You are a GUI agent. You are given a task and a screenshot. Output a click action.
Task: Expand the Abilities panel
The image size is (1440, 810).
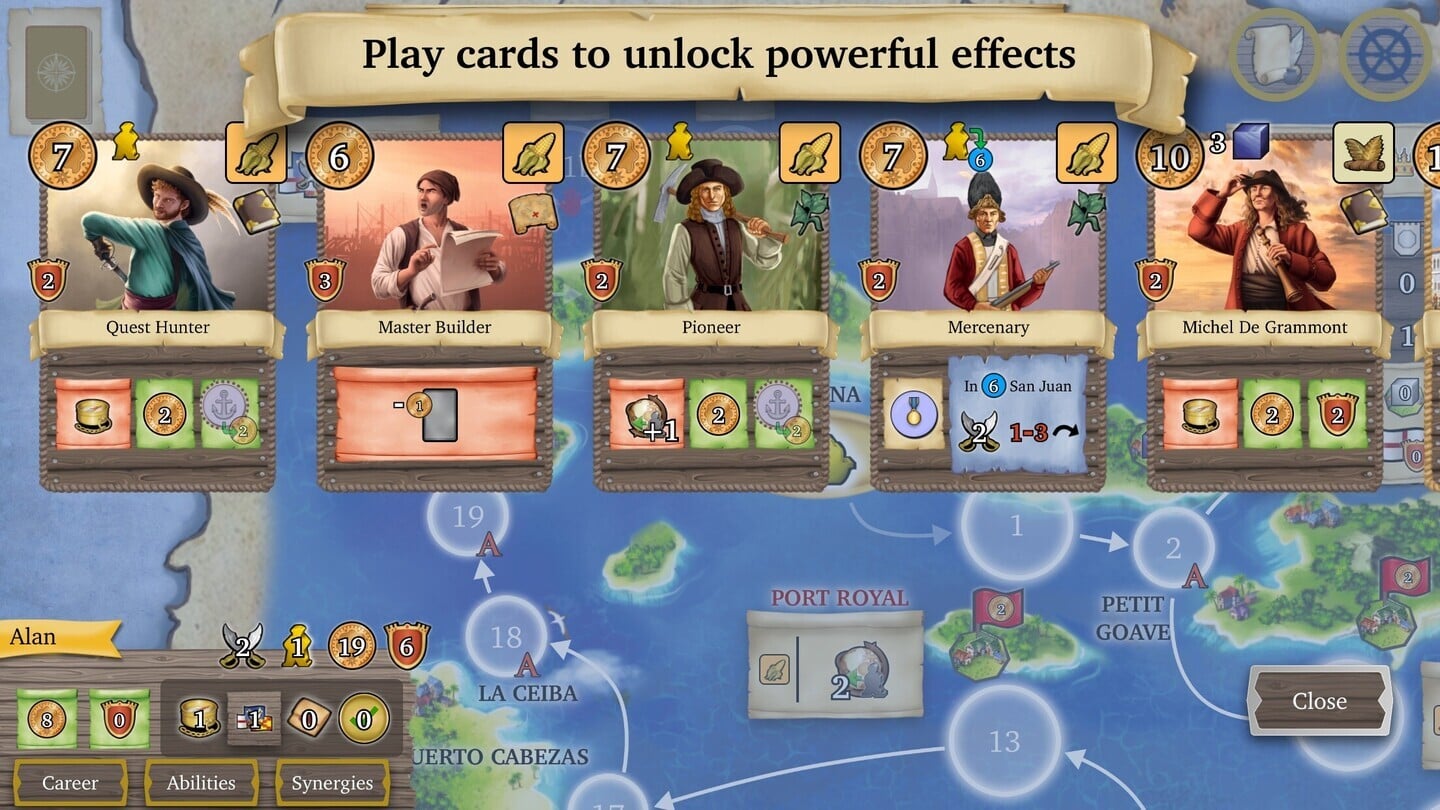[201, 783]
